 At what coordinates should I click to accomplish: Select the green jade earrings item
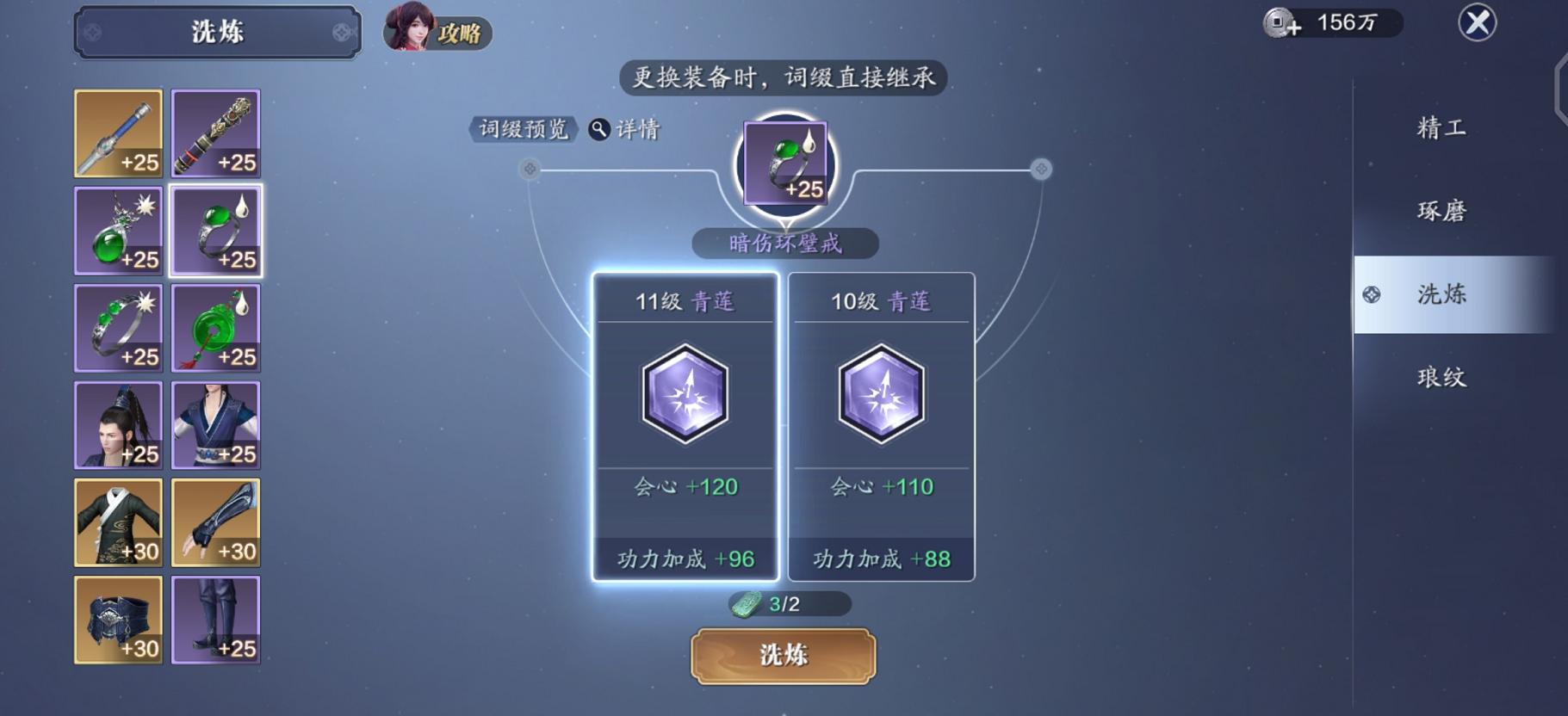118,231
